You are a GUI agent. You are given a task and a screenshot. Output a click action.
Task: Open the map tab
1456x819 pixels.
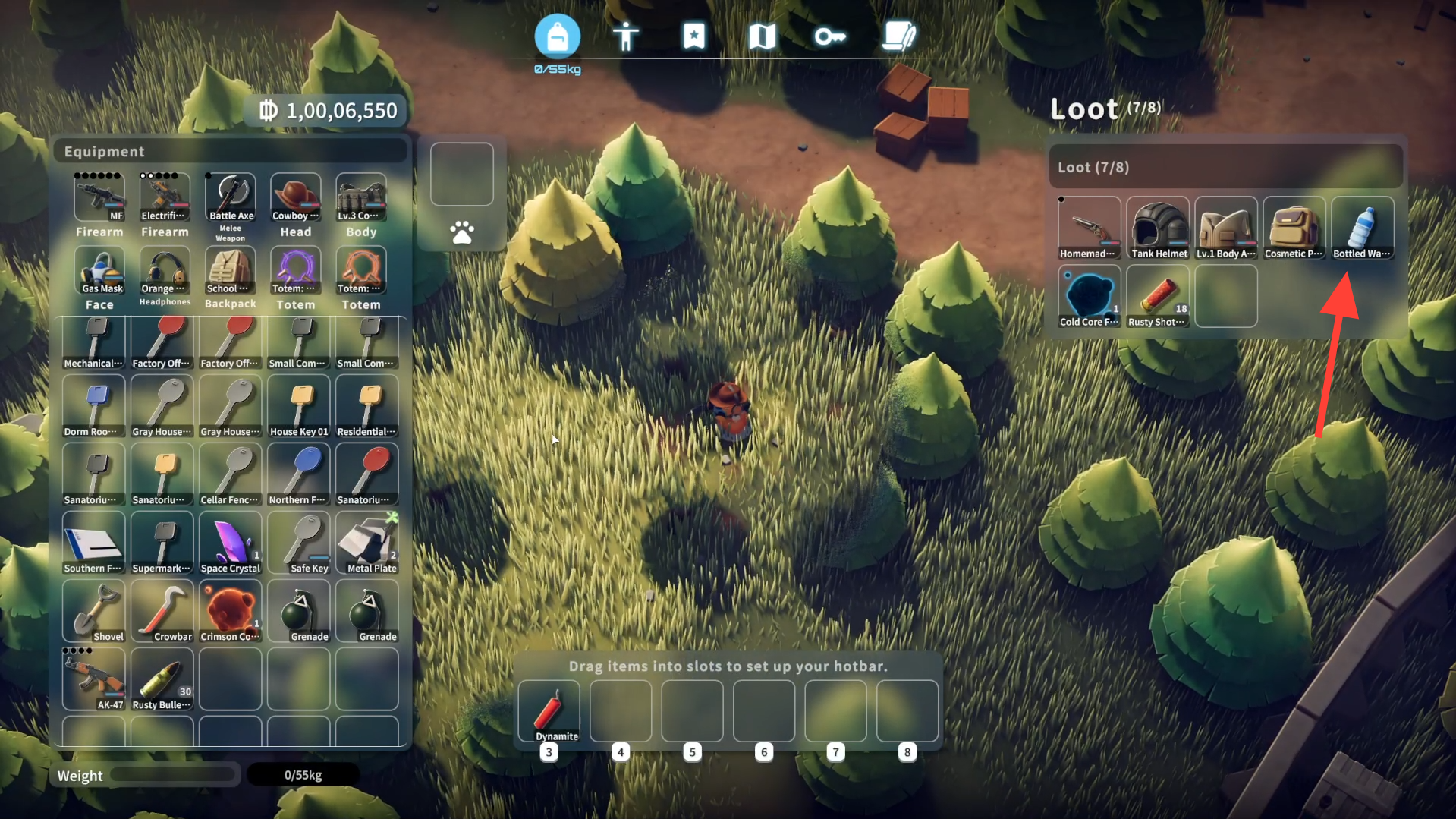tap(762, 36)
